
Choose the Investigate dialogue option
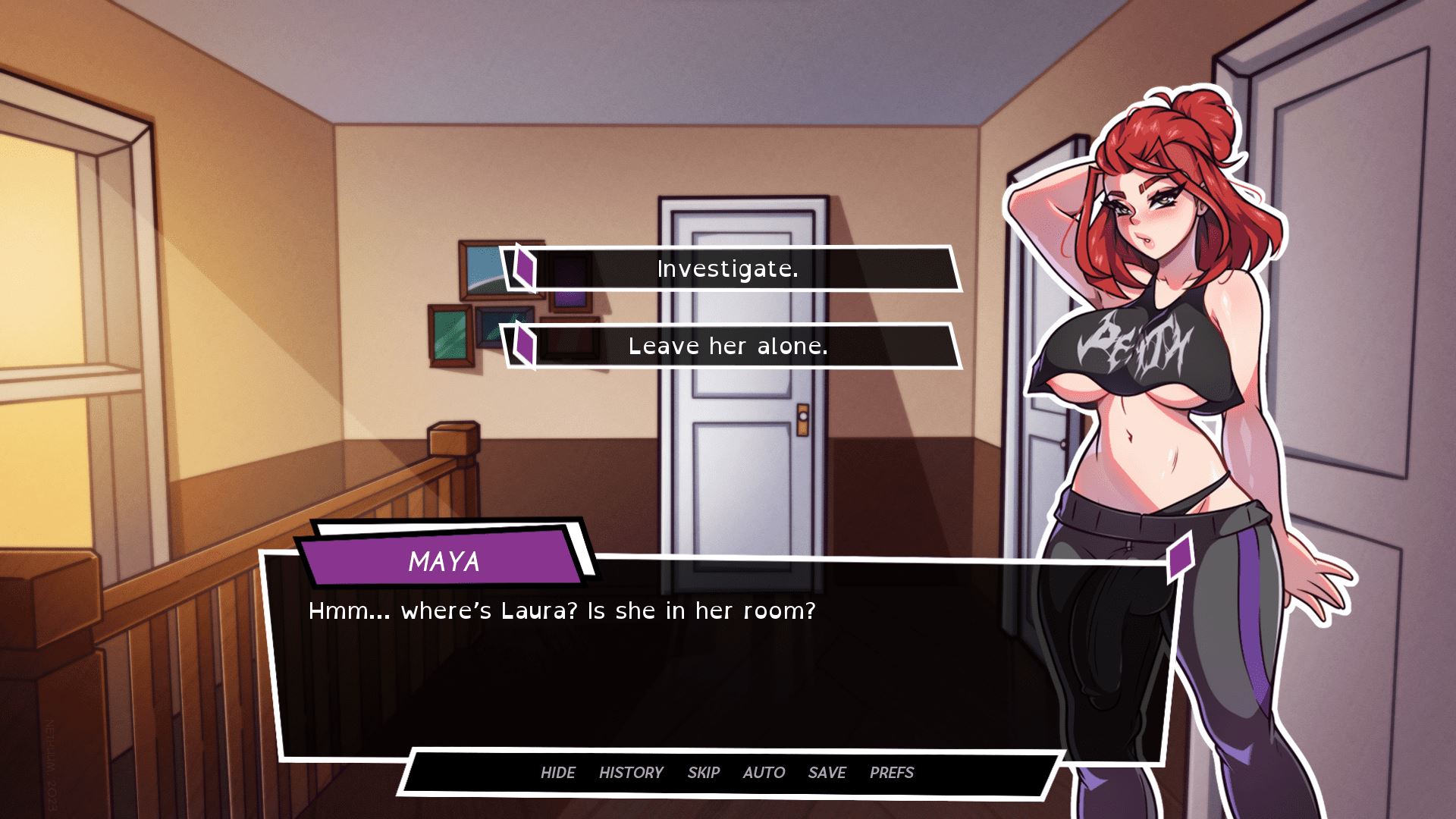coord(728,269)
